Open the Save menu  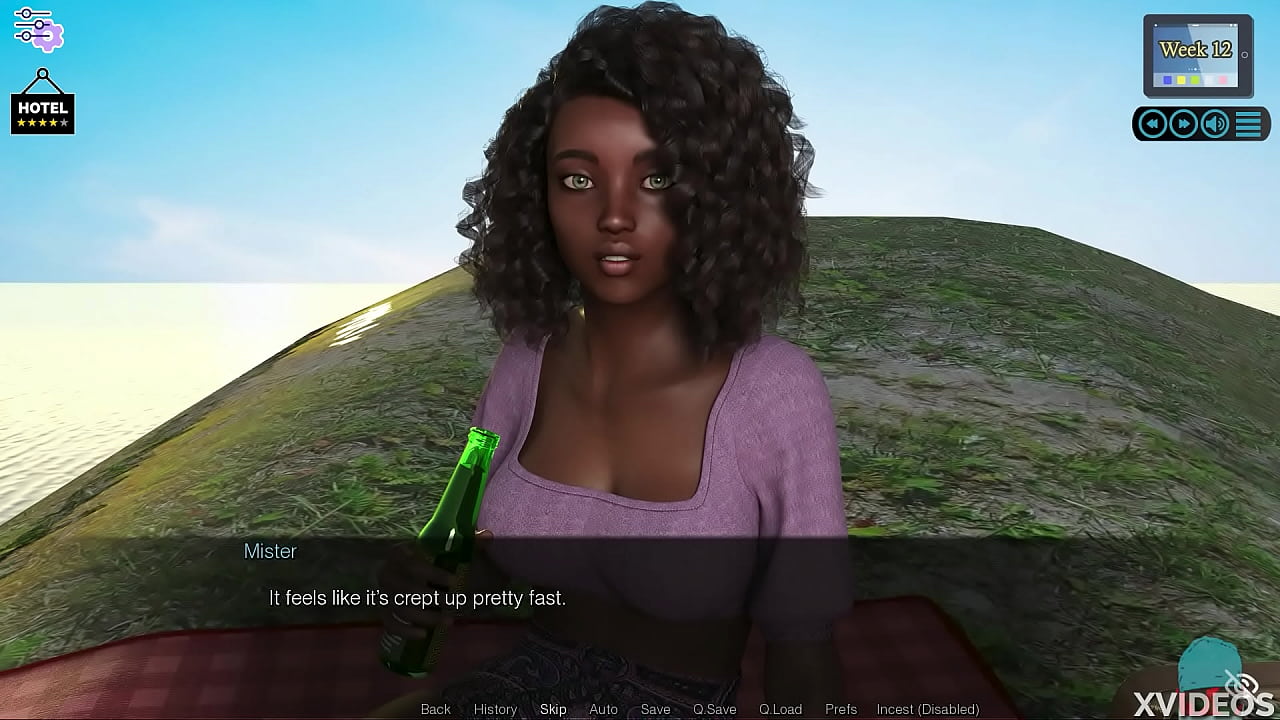click(x=655, y=709)
